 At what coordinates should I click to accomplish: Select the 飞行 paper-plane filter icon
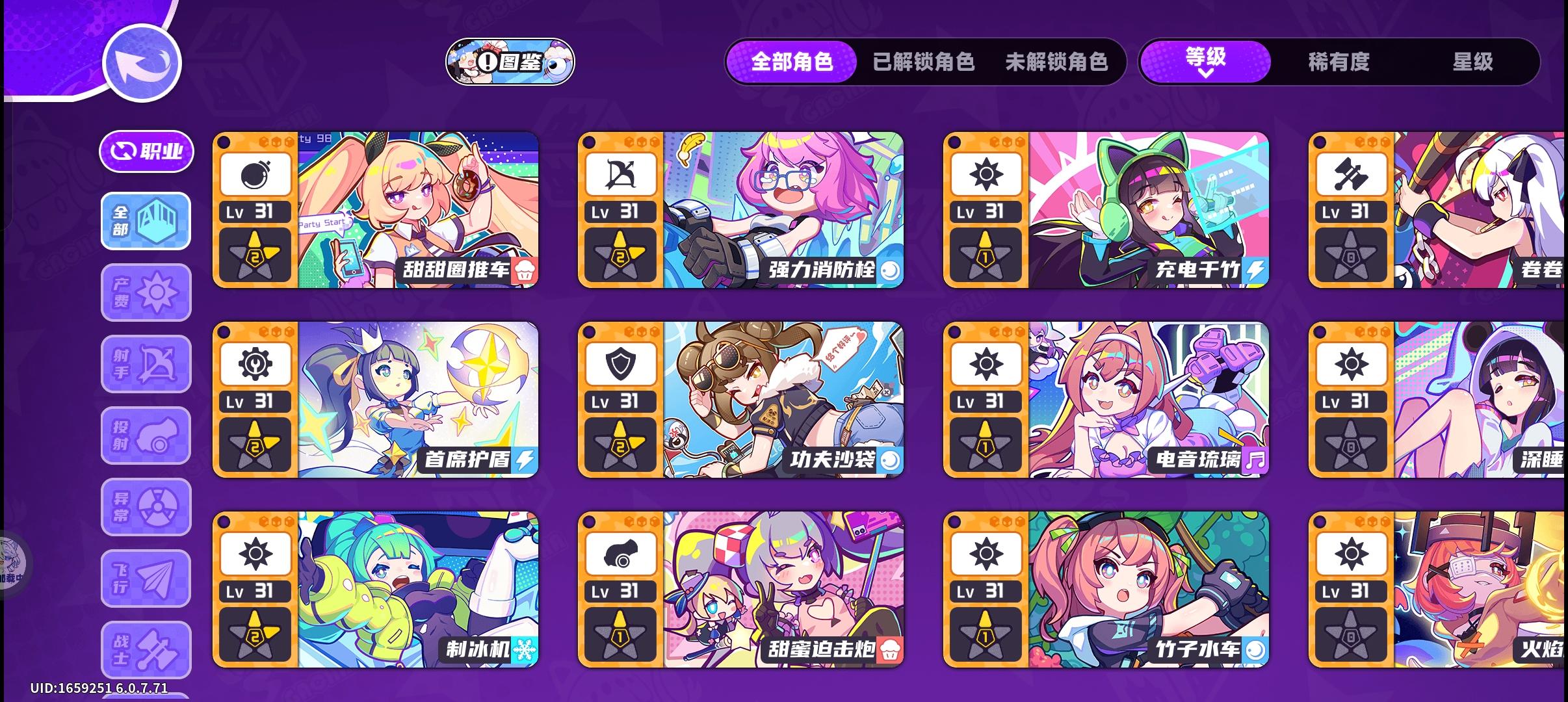pos(146,578)
